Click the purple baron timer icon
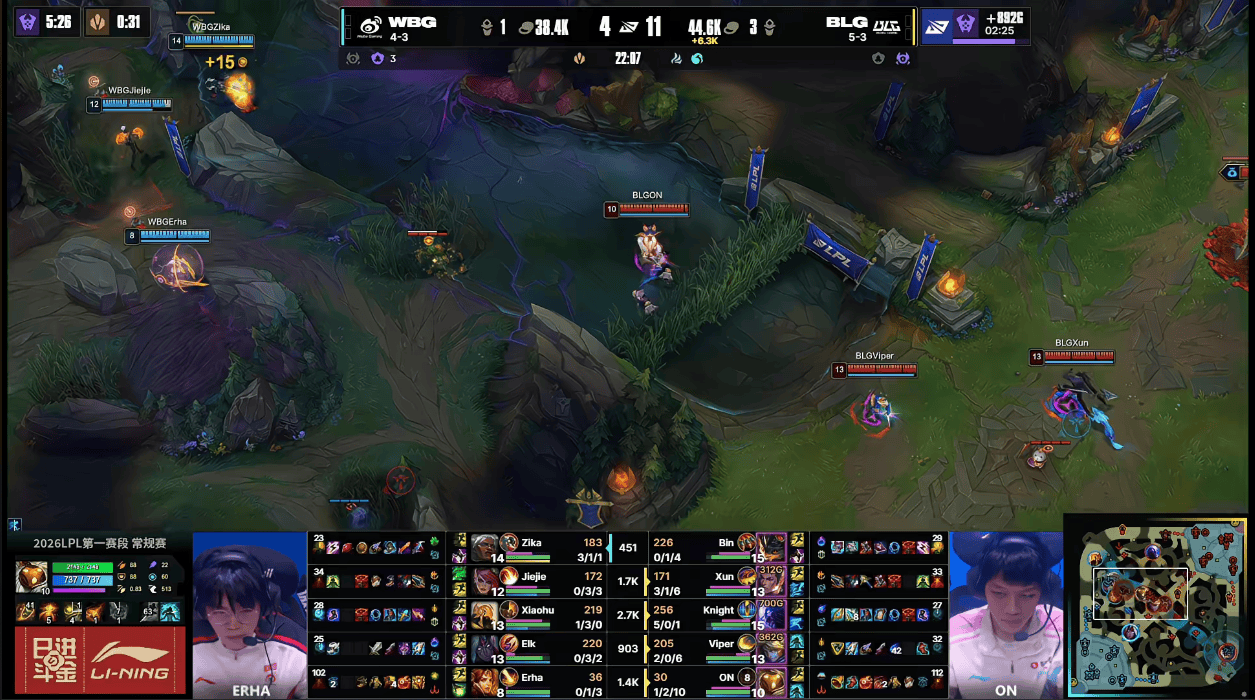Screen dimensions: 1255x700 pos(28,22)
